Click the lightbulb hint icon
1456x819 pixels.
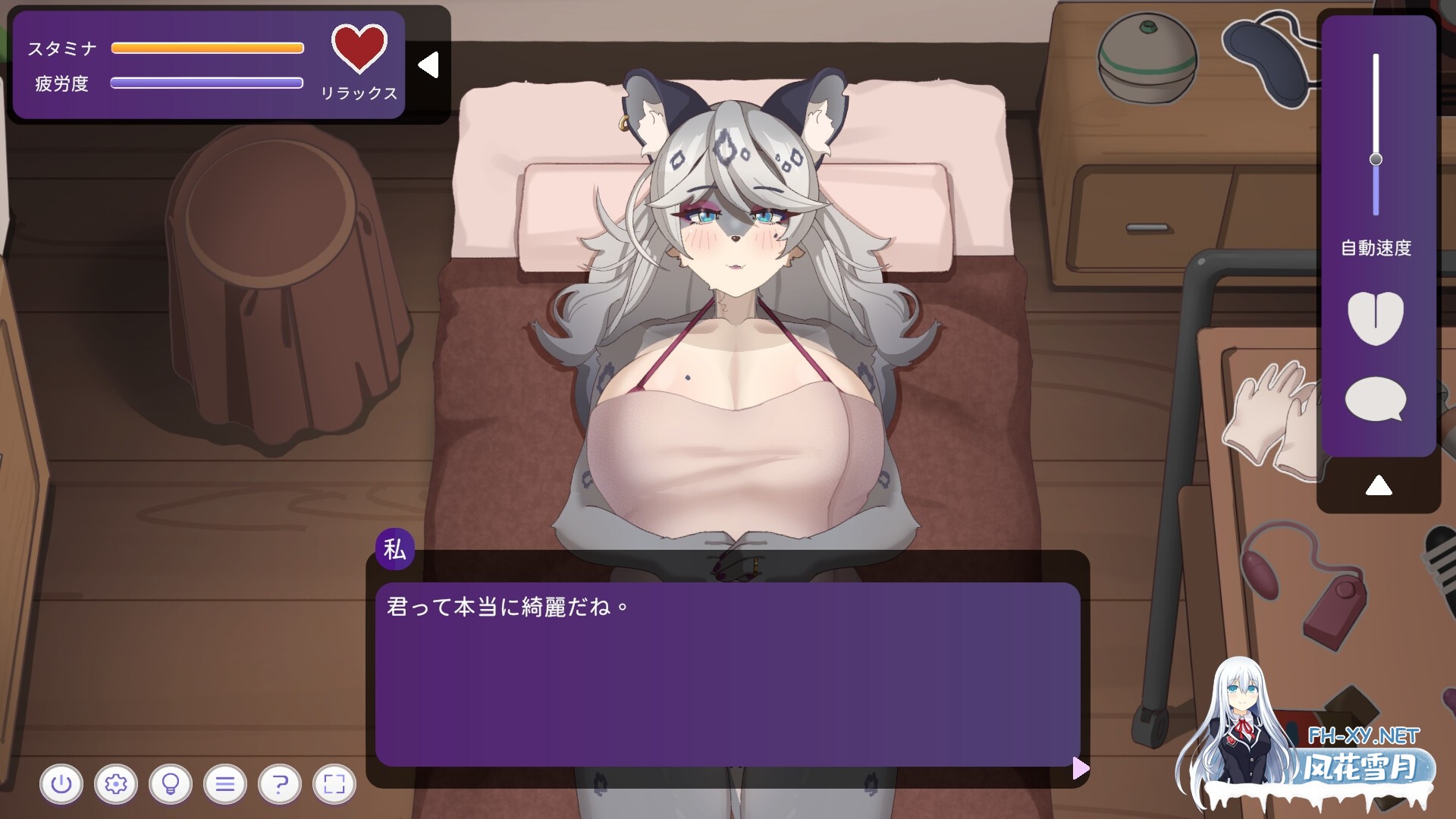point(171,785)
